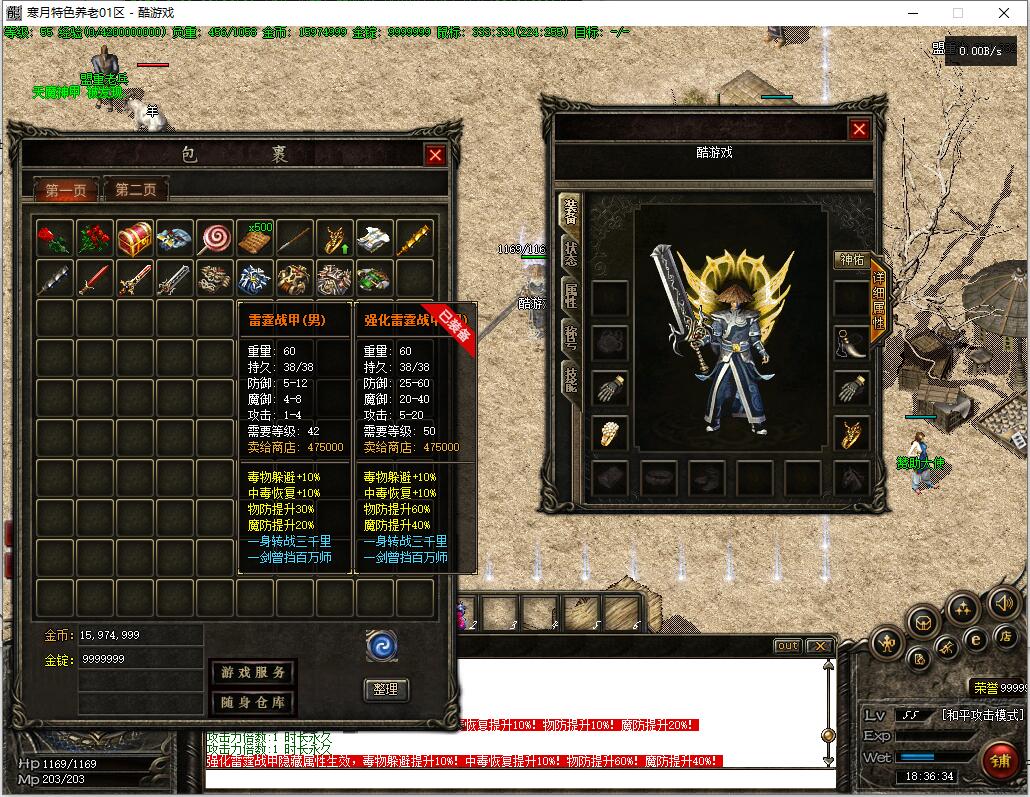Open the 随身仓库 portable warehouse

point(252,702)
